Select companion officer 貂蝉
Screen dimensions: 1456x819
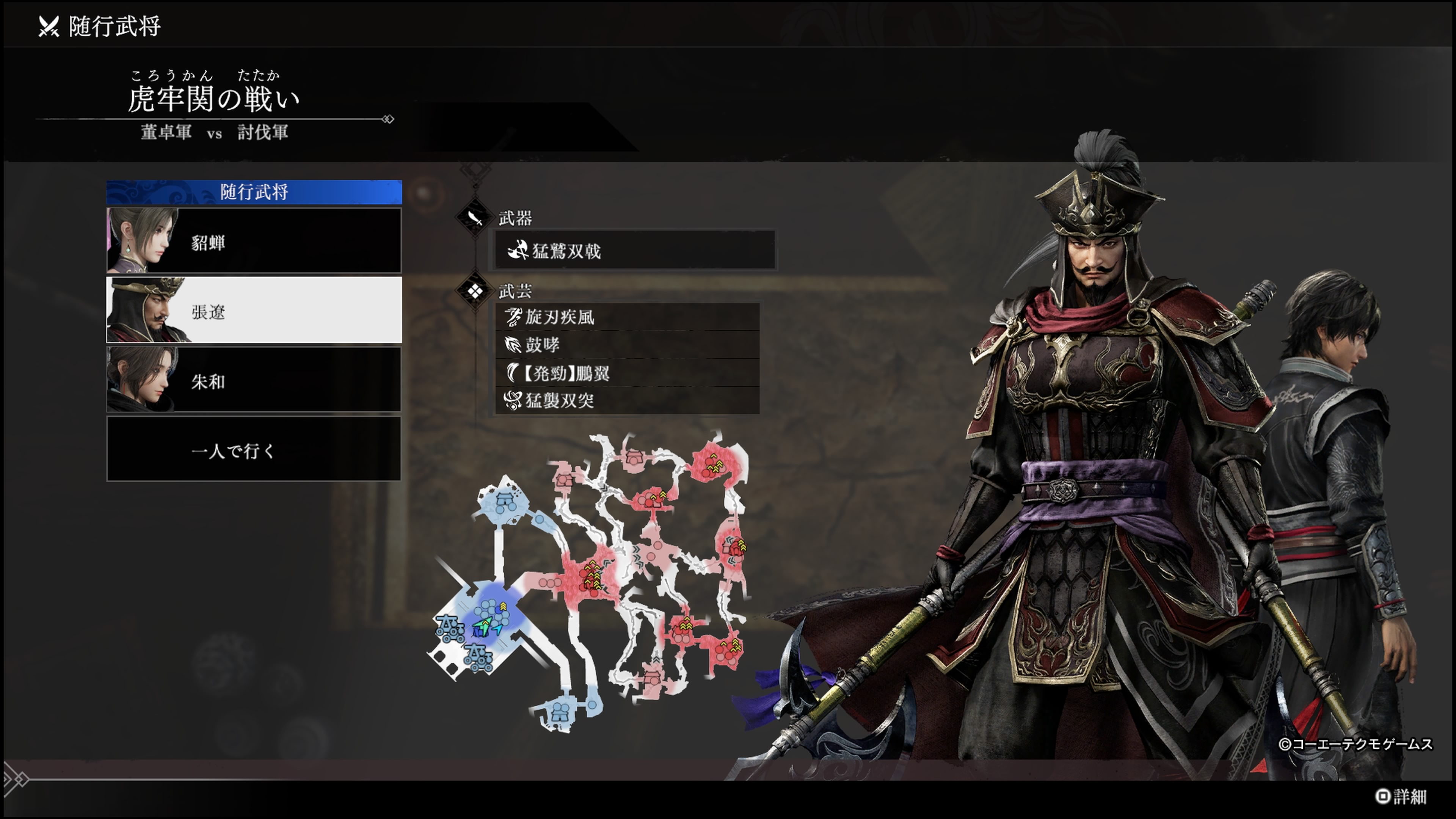(254, 242)
